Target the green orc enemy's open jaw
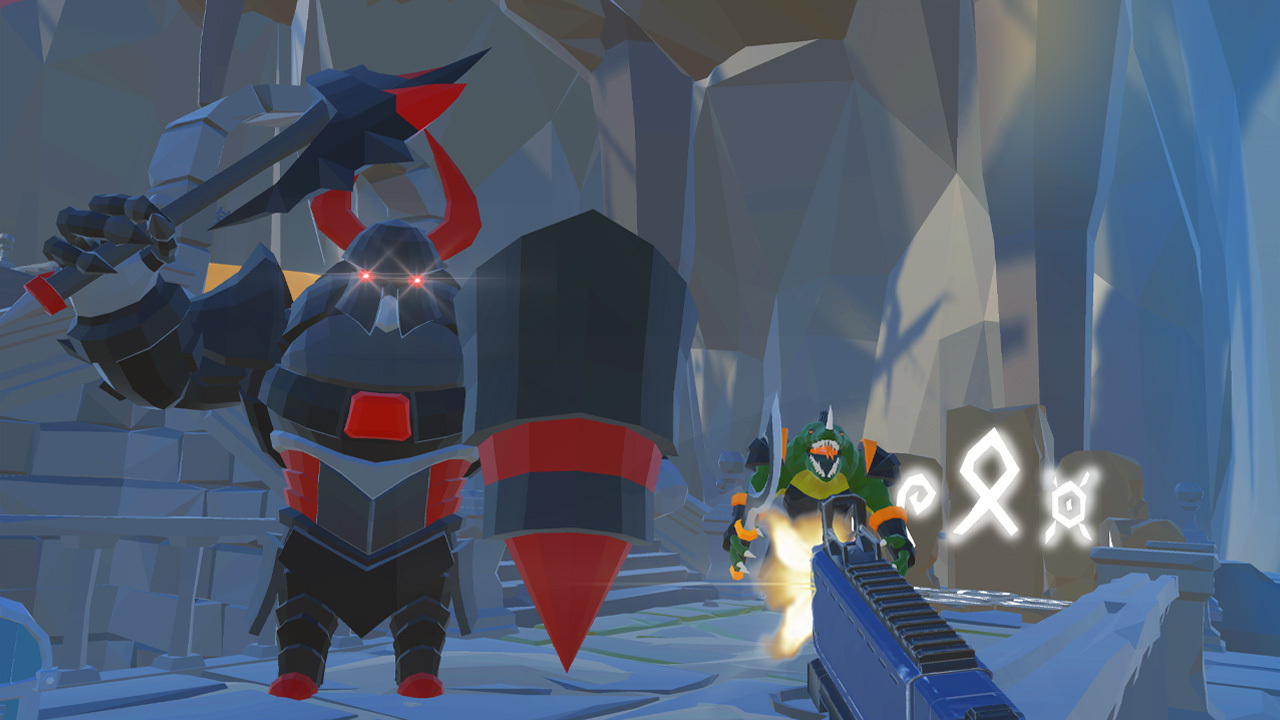 [x=825, y=455]
